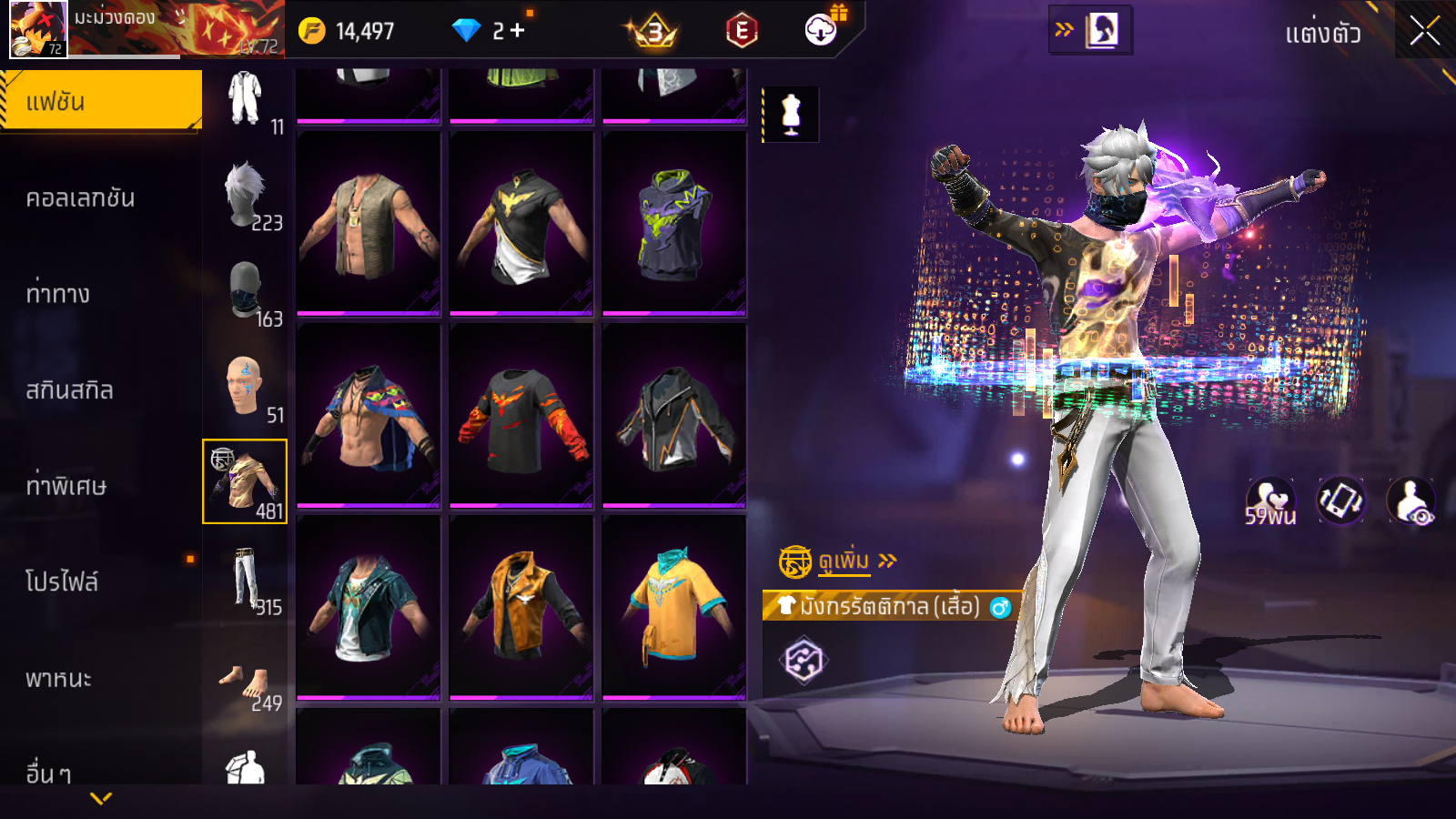Open the โปรไฟล์ profile tab
Image resolution: width=1456 pixels, height=819 pixels.
(62, 581)
